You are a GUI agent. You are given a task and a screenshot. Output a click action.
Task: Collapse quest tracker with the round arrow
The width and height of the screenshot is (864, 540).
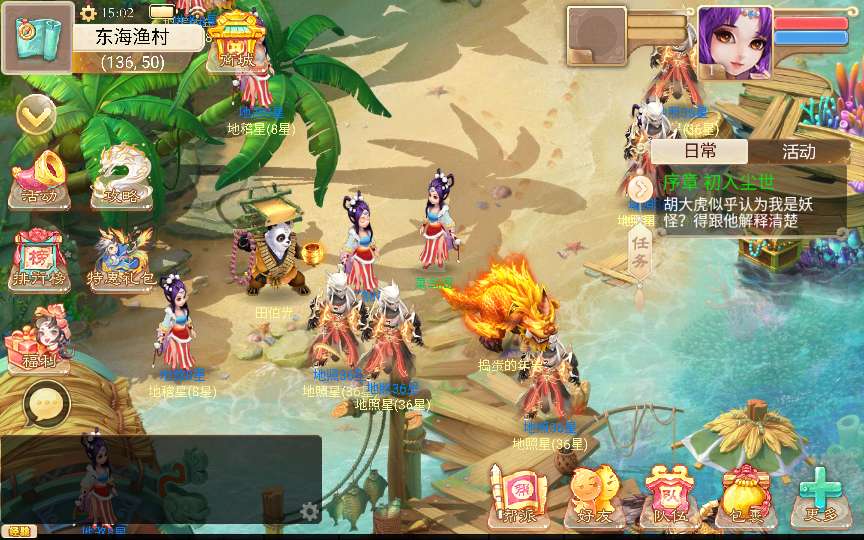(x=640, y=187)
